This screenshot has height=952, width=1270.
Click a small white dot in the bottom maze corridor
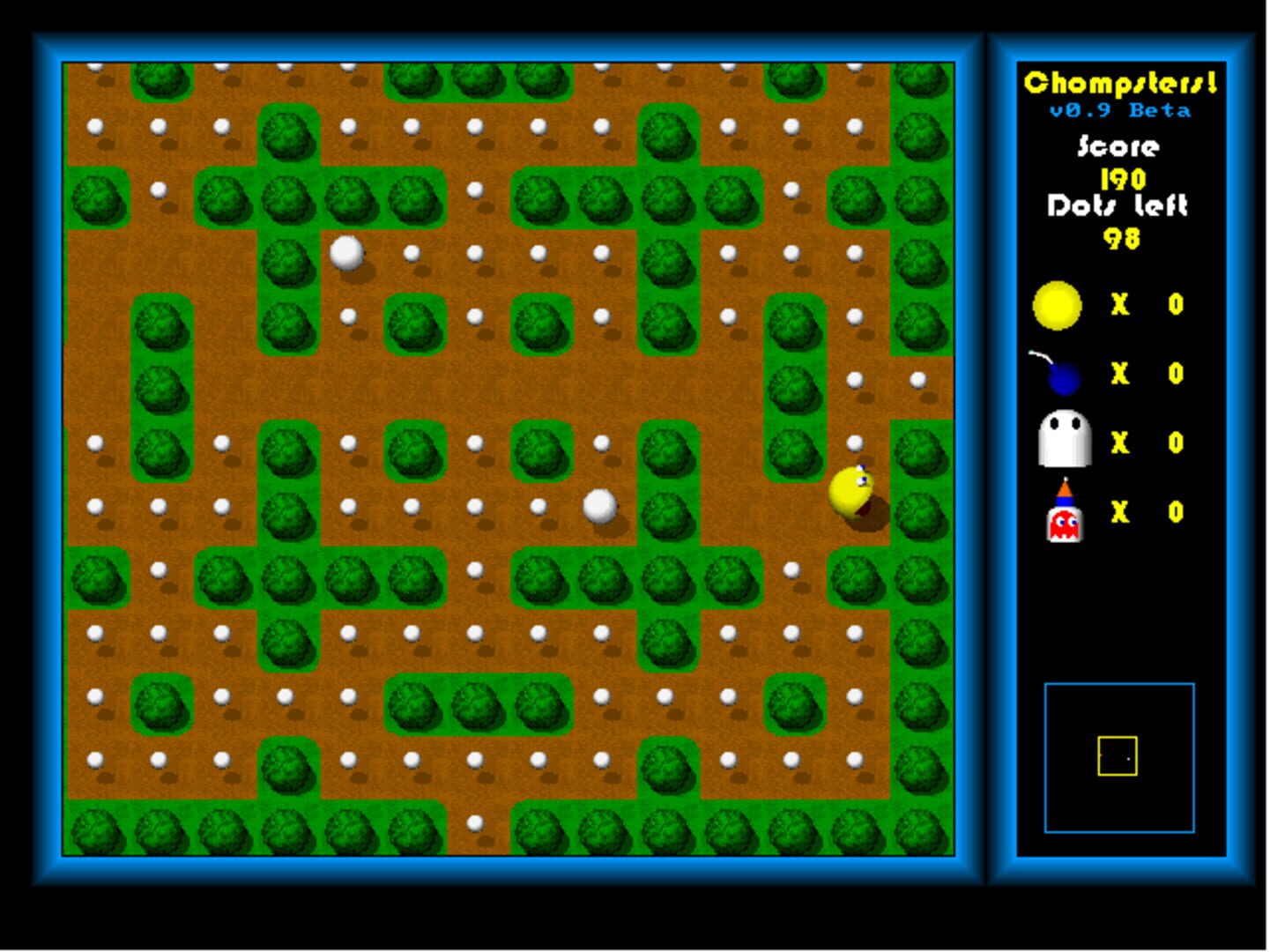[476, 820]
